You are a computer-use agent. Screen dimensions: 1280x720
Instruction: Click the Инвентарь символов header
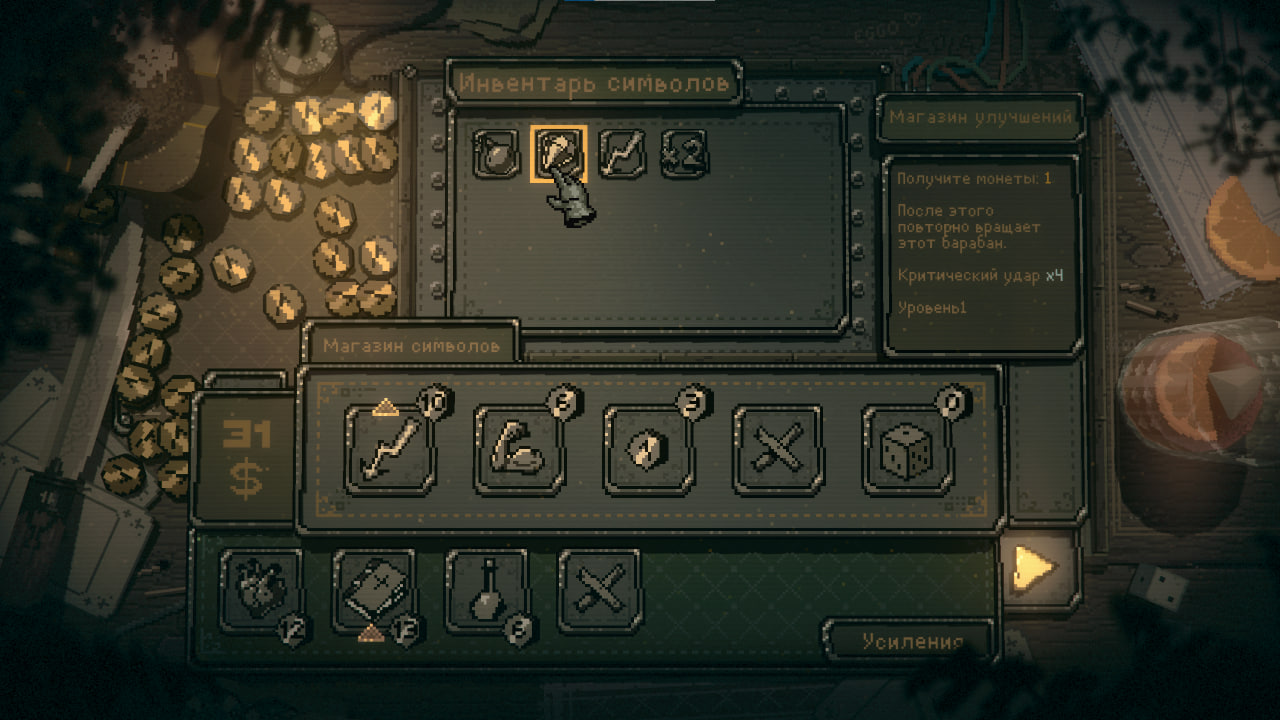tap(594, 83)
